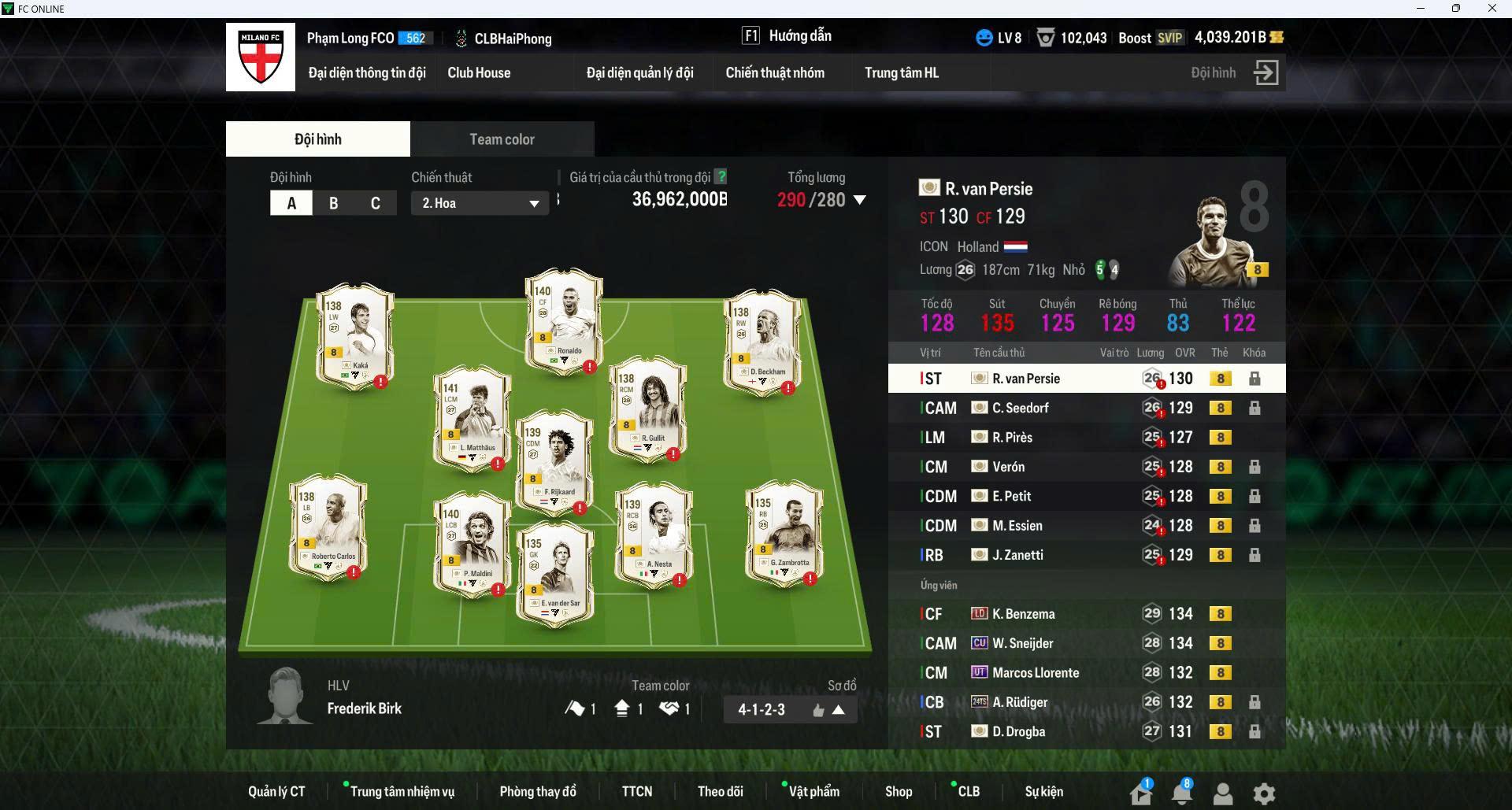
Task: Expand the Tổng lương salary arrow
Action: [x=860, y=200]
